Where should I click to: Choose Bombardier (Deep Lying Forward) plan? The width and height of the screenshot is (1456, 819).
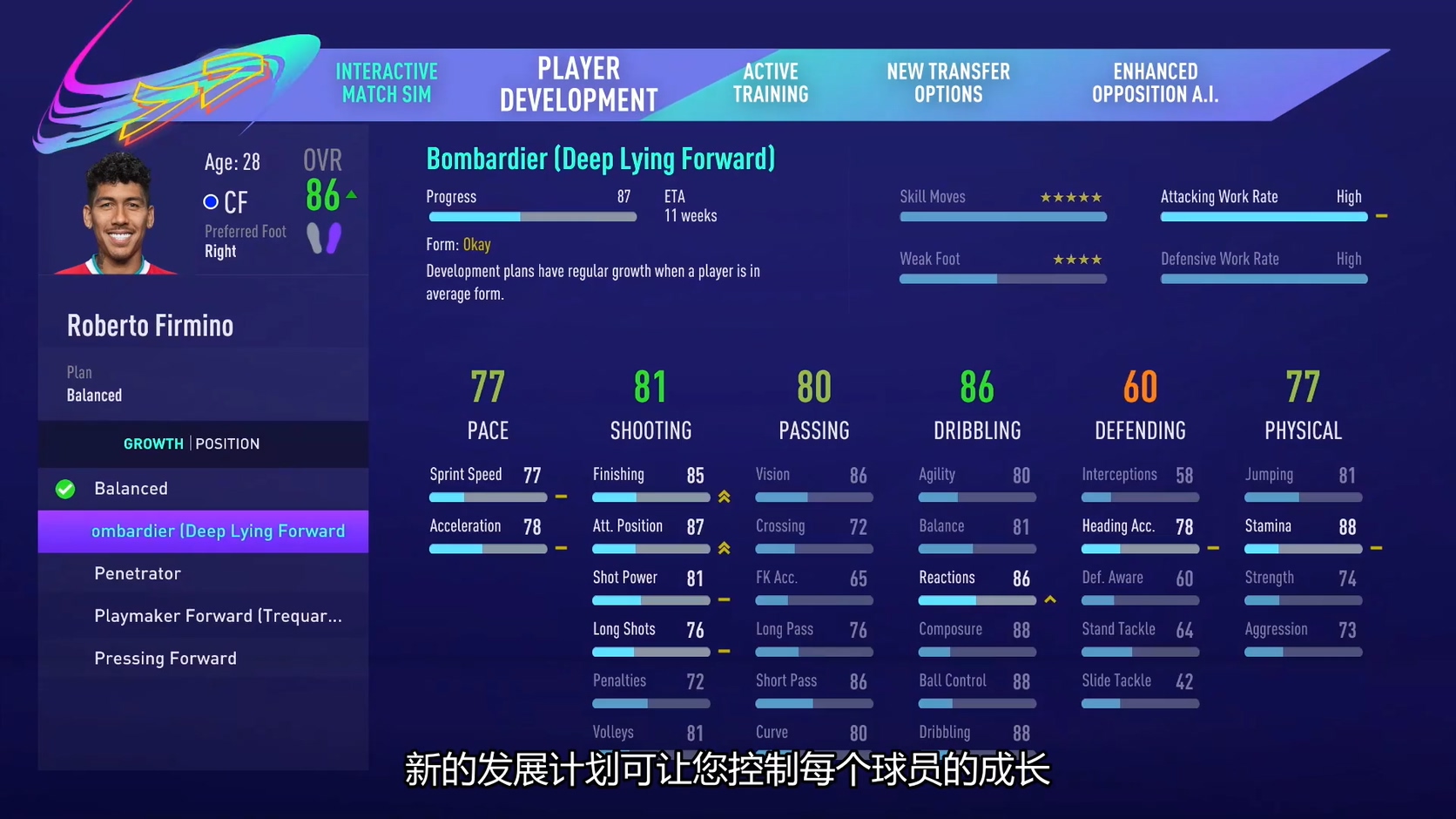pos(218,531)
